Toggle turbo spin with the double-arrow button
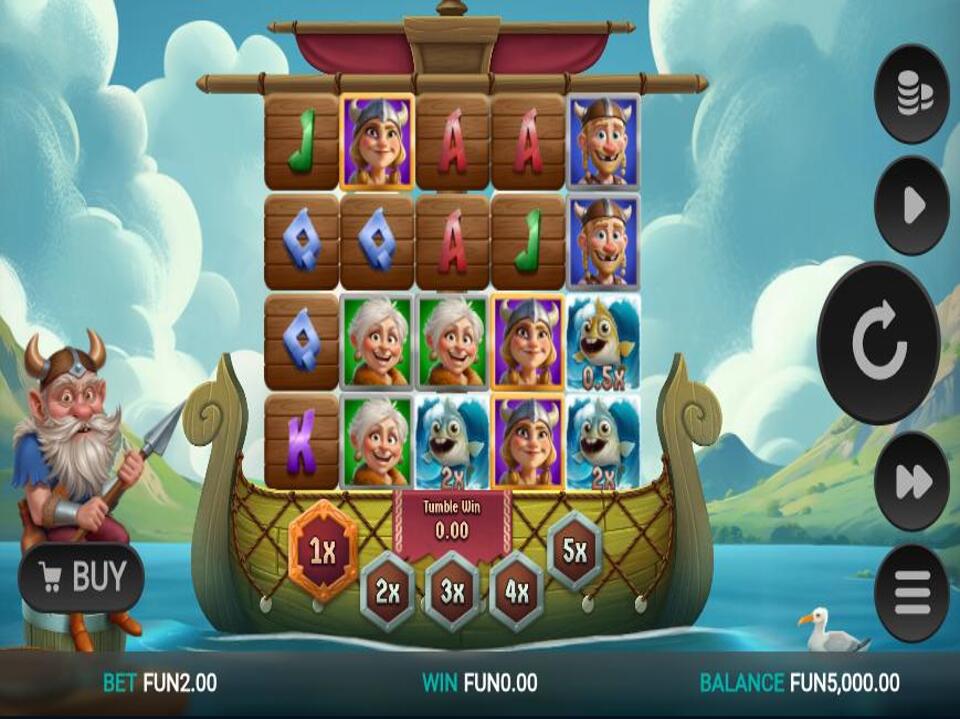Viewport: 960px width, 719px height. (x=911, y=482)
